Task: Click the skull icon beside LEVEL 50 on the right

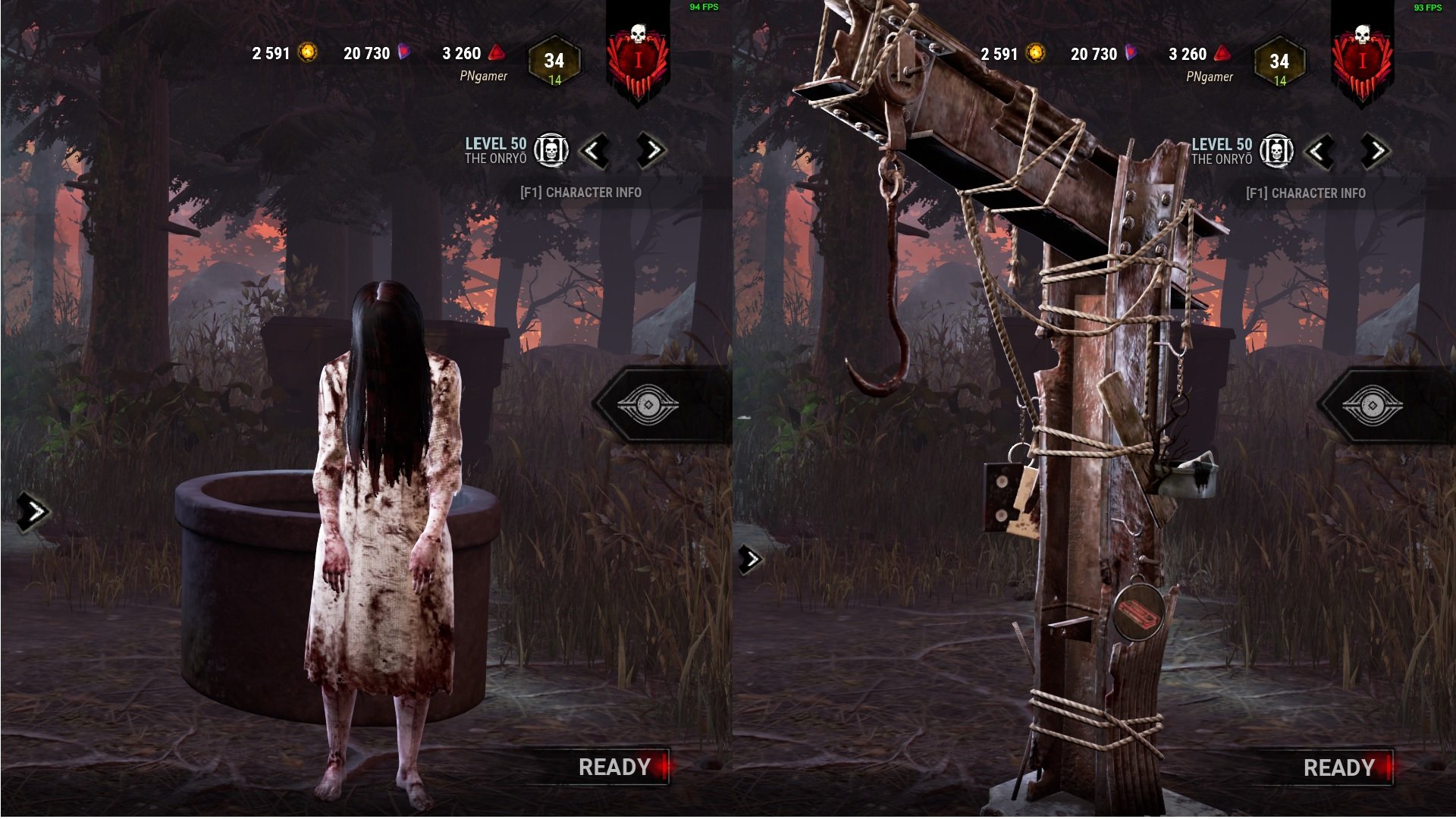Action: point(1278,149)
